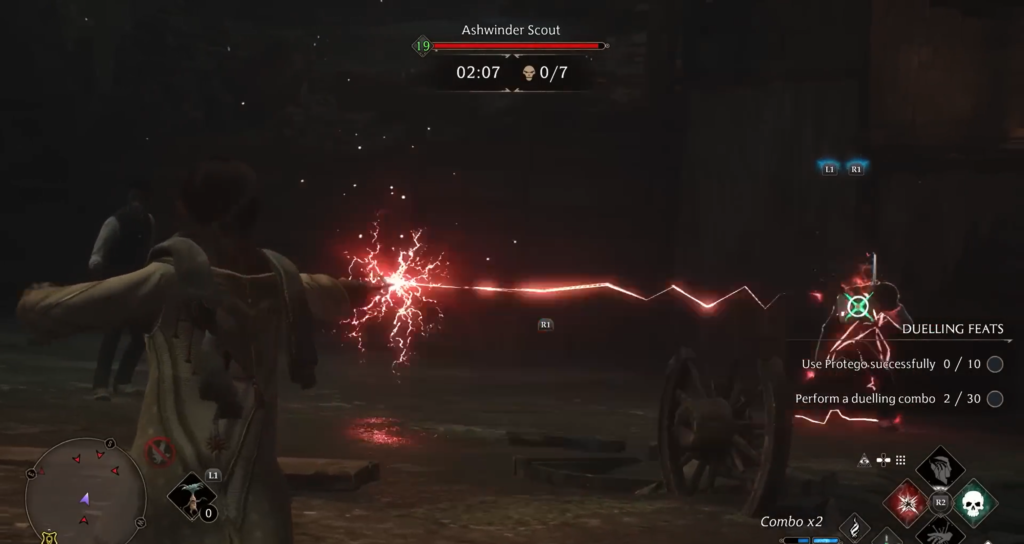The image size is (1024, 544).
Task: Click the crossed-out bird icon
Action: (159, 452)
